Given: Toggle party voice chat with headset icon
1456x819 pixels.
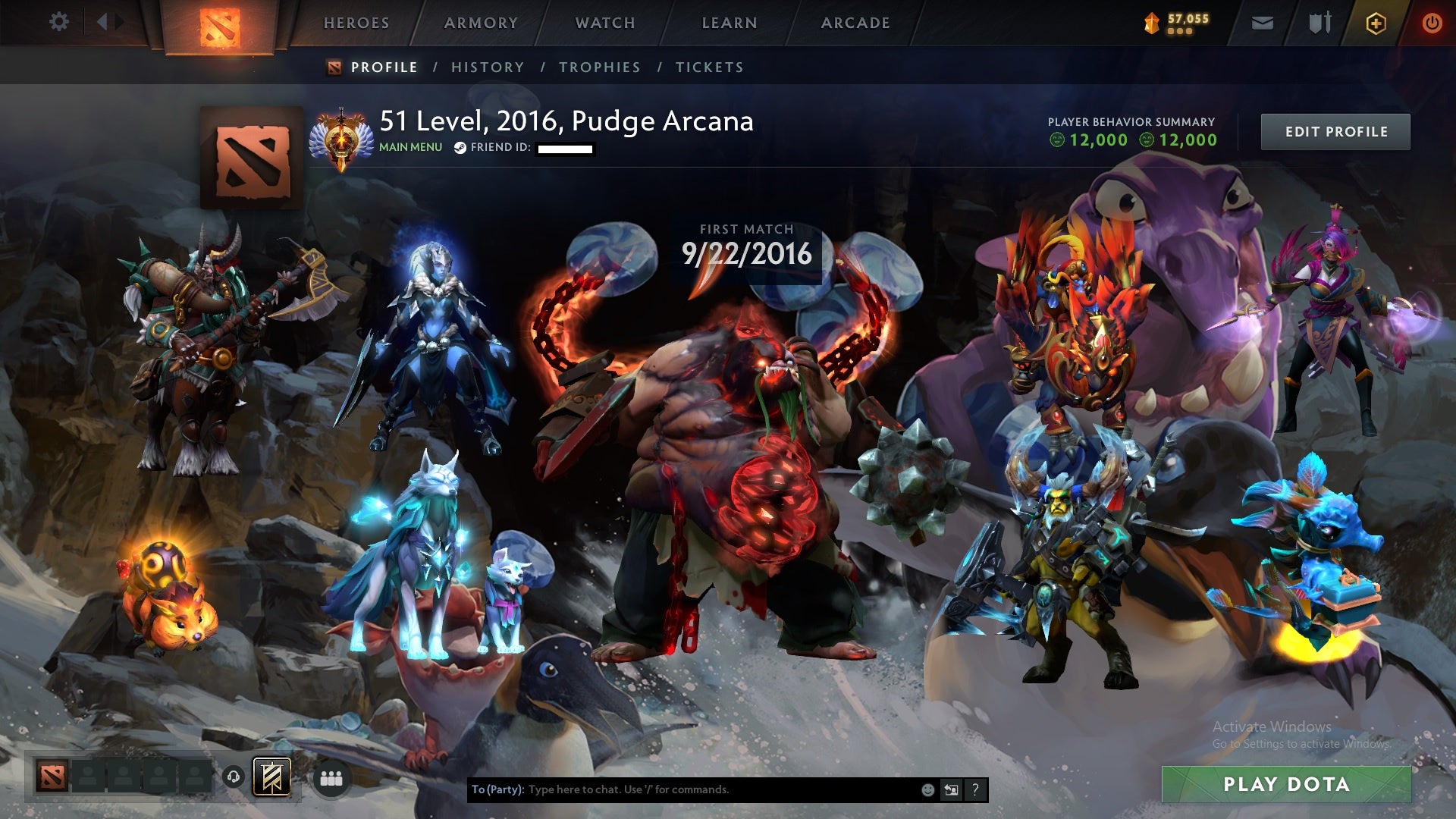Looking at the screenshot, I should click(232, 778).
